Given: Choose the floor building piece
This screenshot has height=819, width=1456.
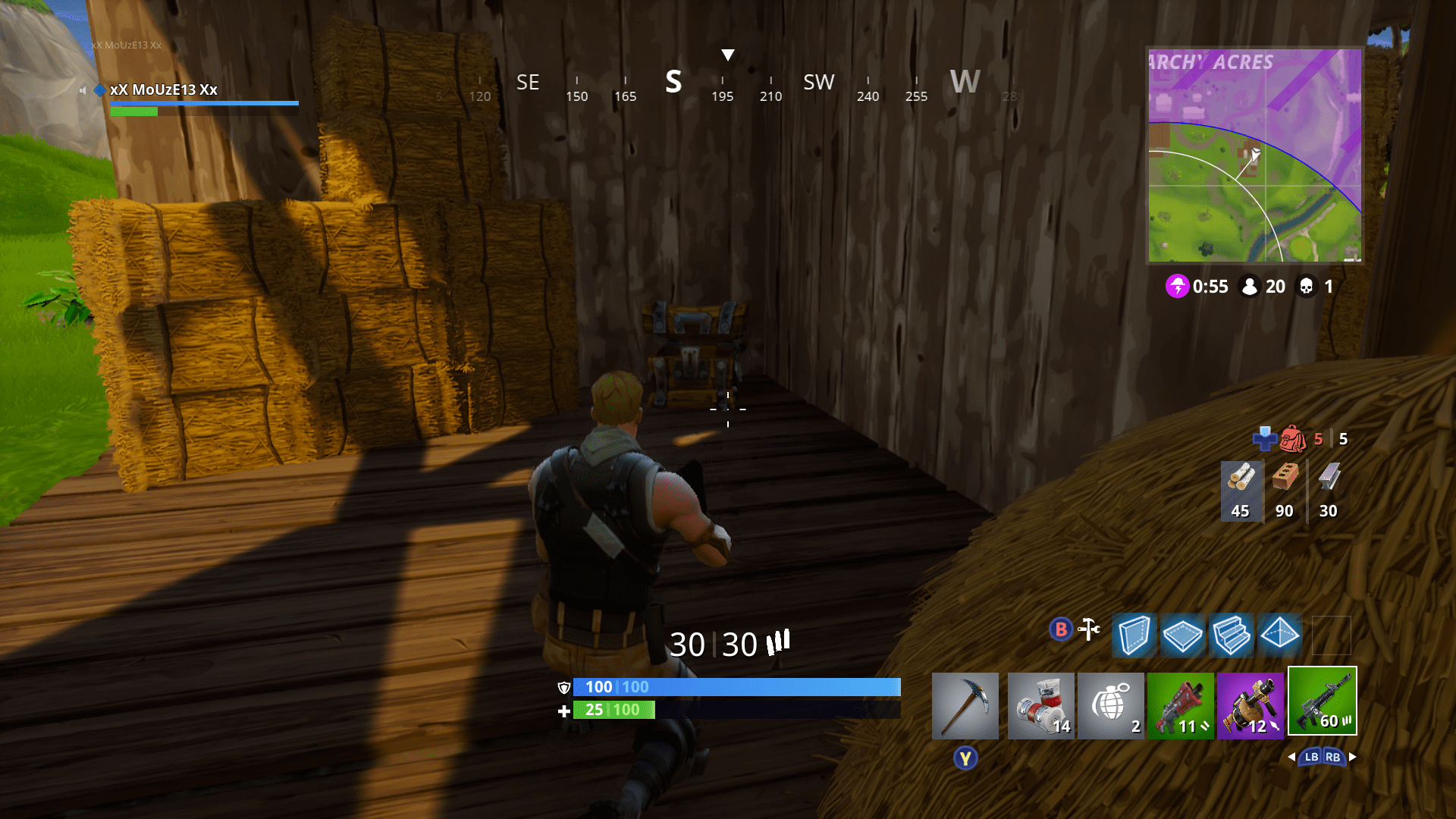Looking at the screenshot, I should (1182, 635).
